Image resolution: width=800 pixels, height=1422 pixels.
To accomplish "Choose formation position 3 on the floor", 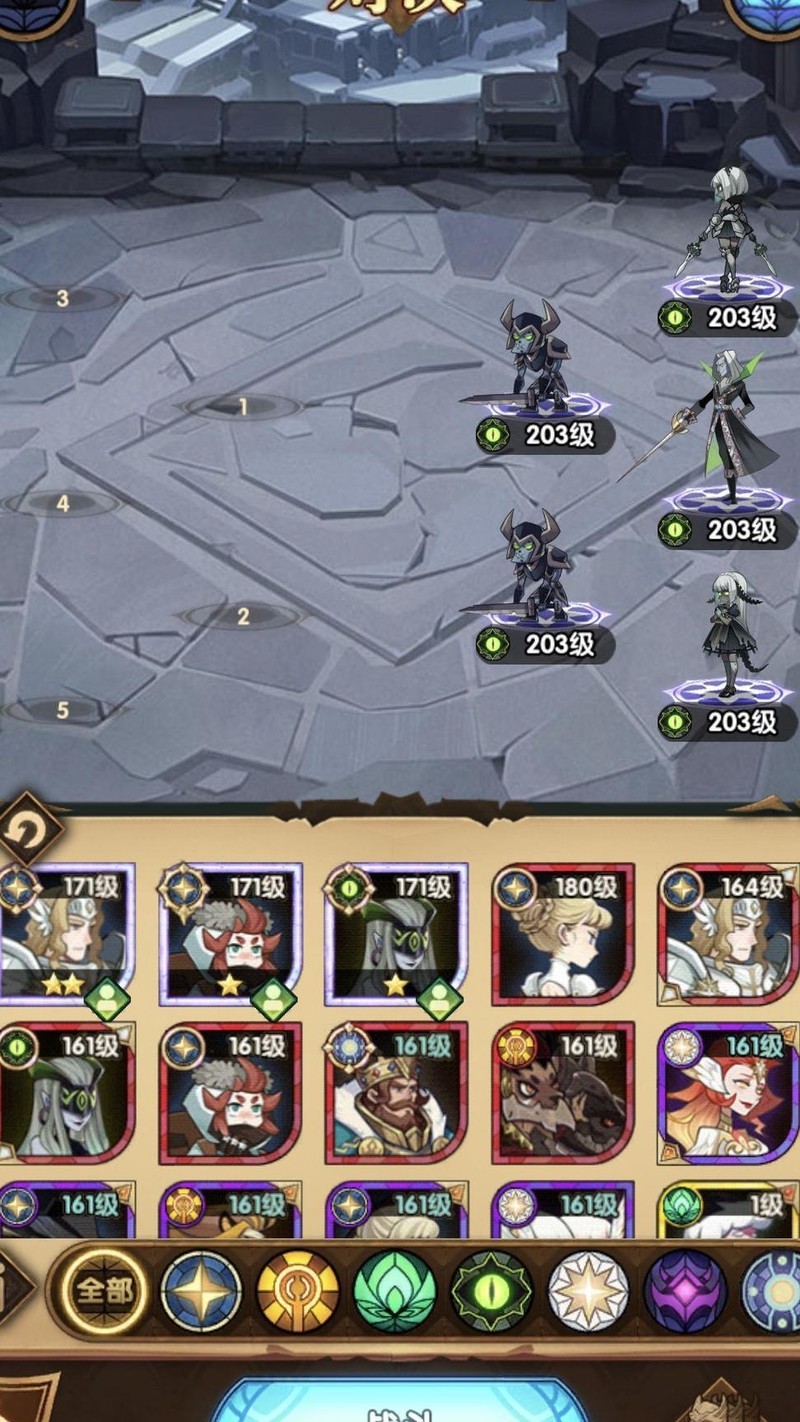I will pos(62,298).
